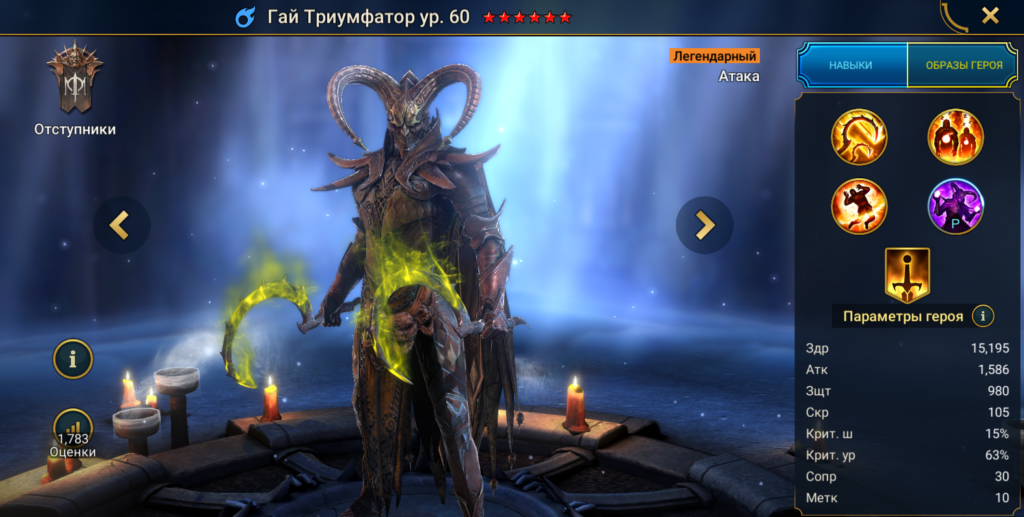Open the Отступники faction emblem
The height and width of the screenshot is (517, 1024).
point(74,81)
